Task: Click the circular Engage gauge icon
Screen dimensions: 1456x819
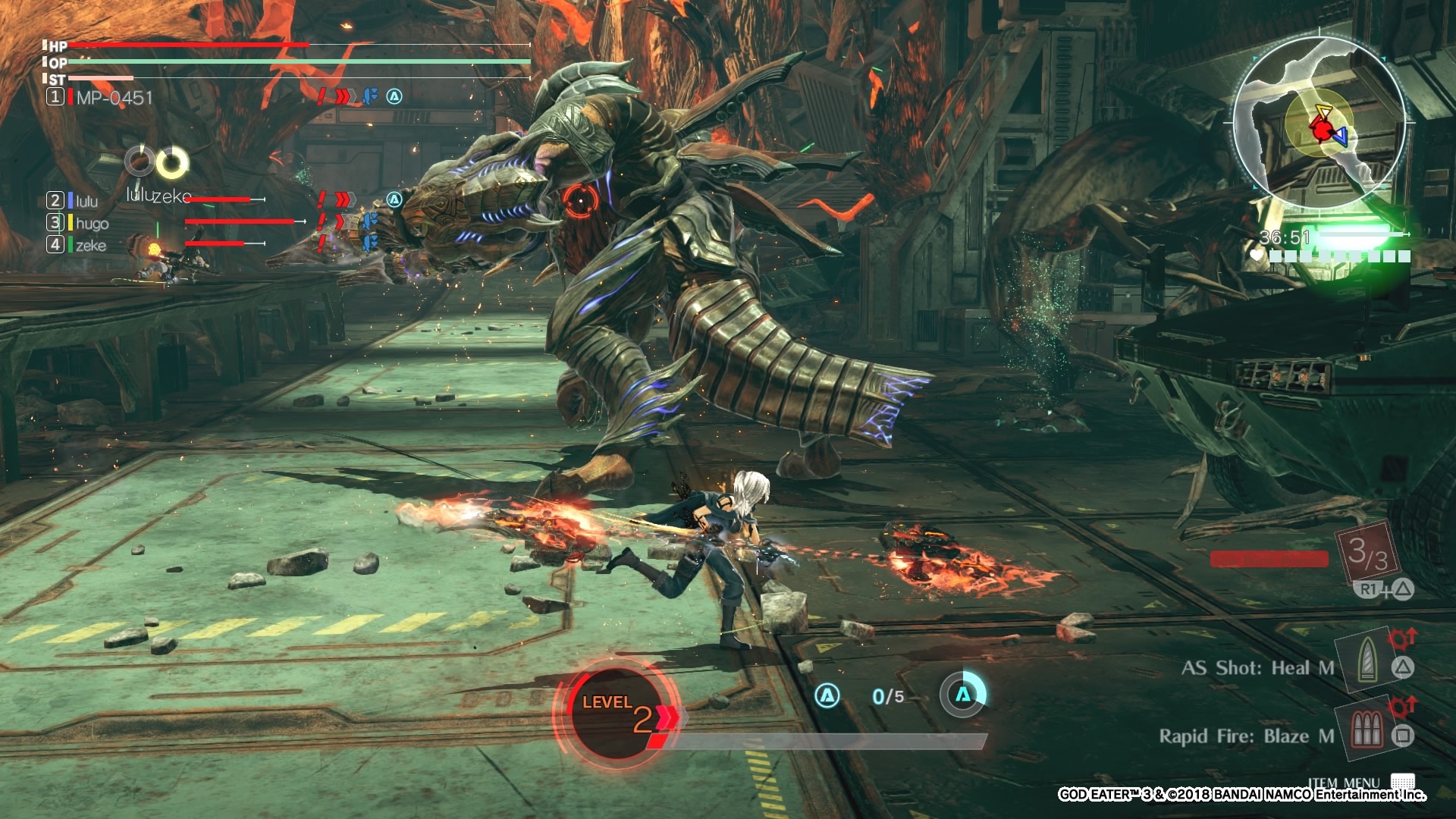Action: [962, 694]
